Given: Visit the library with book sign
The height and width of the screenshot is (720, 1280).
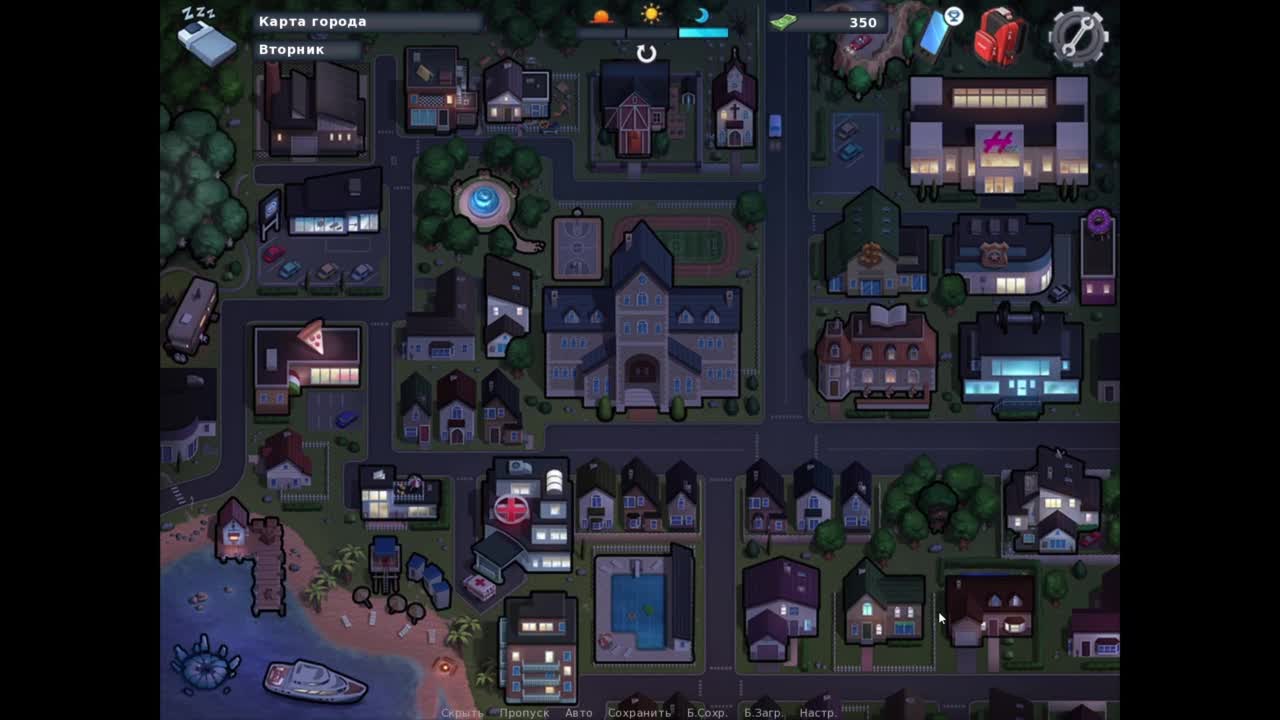Looking at the screenshot, I should click(x=877, y=355).
